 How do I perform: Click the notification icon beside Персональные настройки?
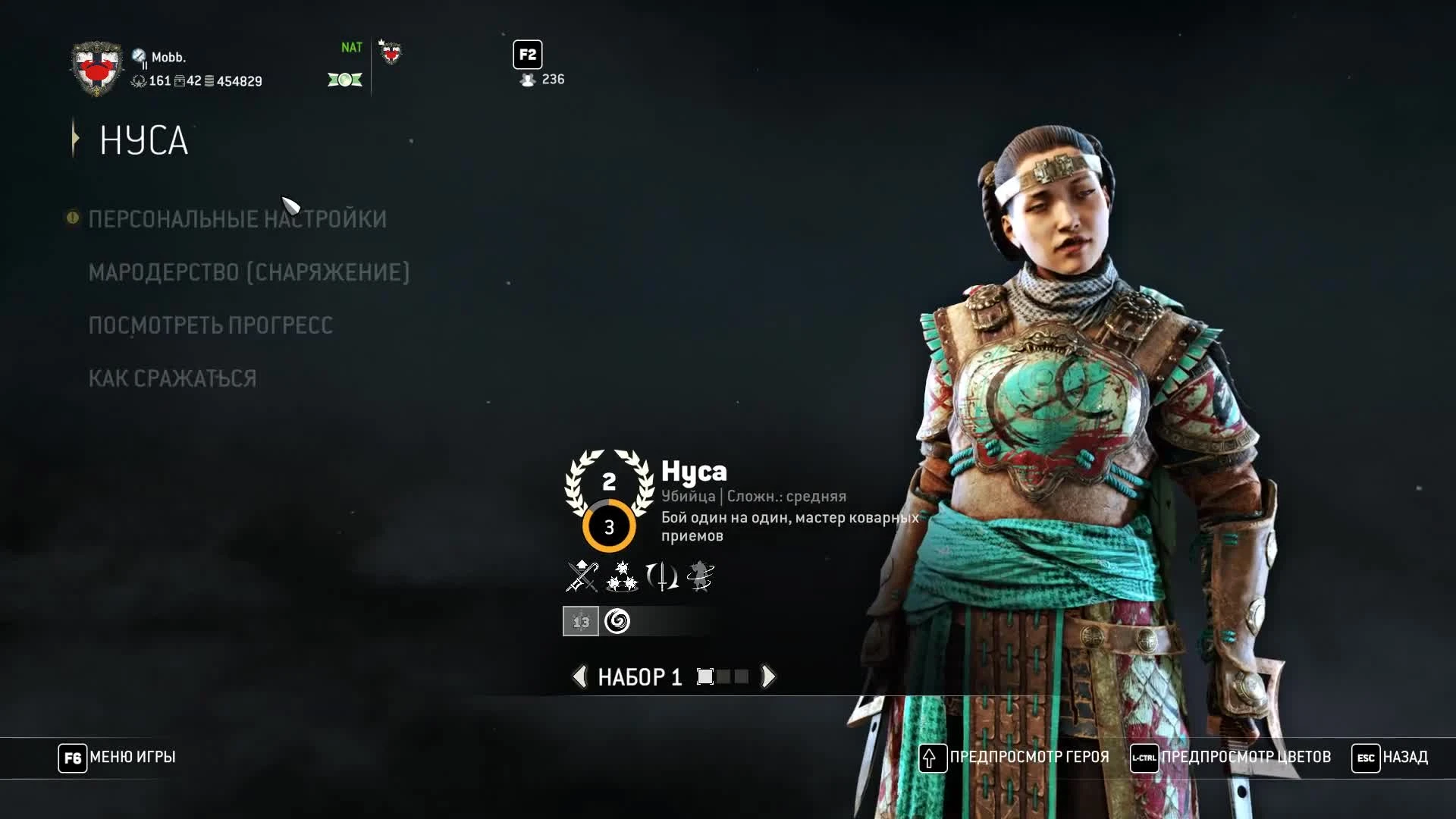pos(71,218)
